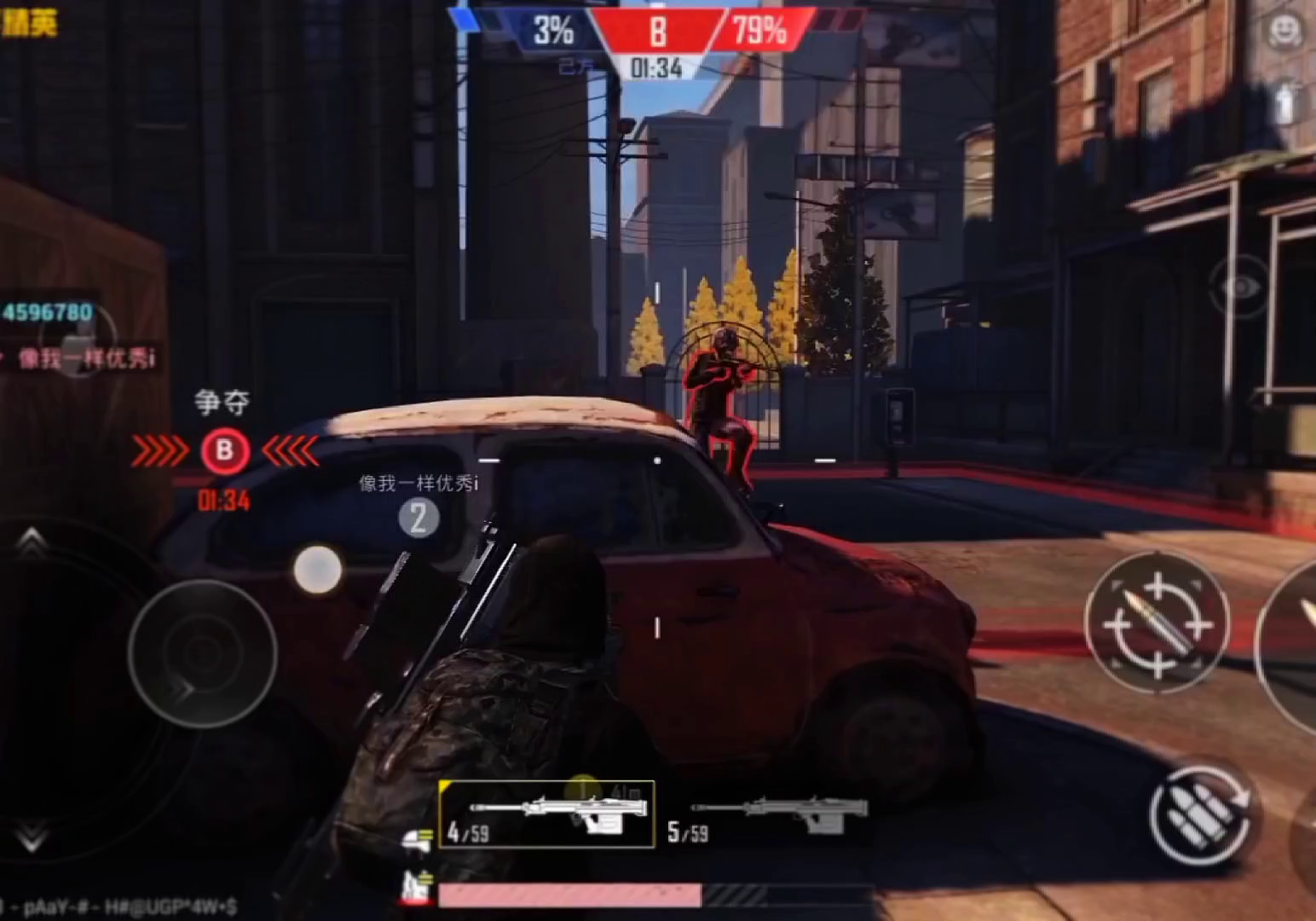This screenshot has height=921, width=1316.
Task: Tap the virtual movement joystick
Action: pyautogui.click(x=203, y=653)
